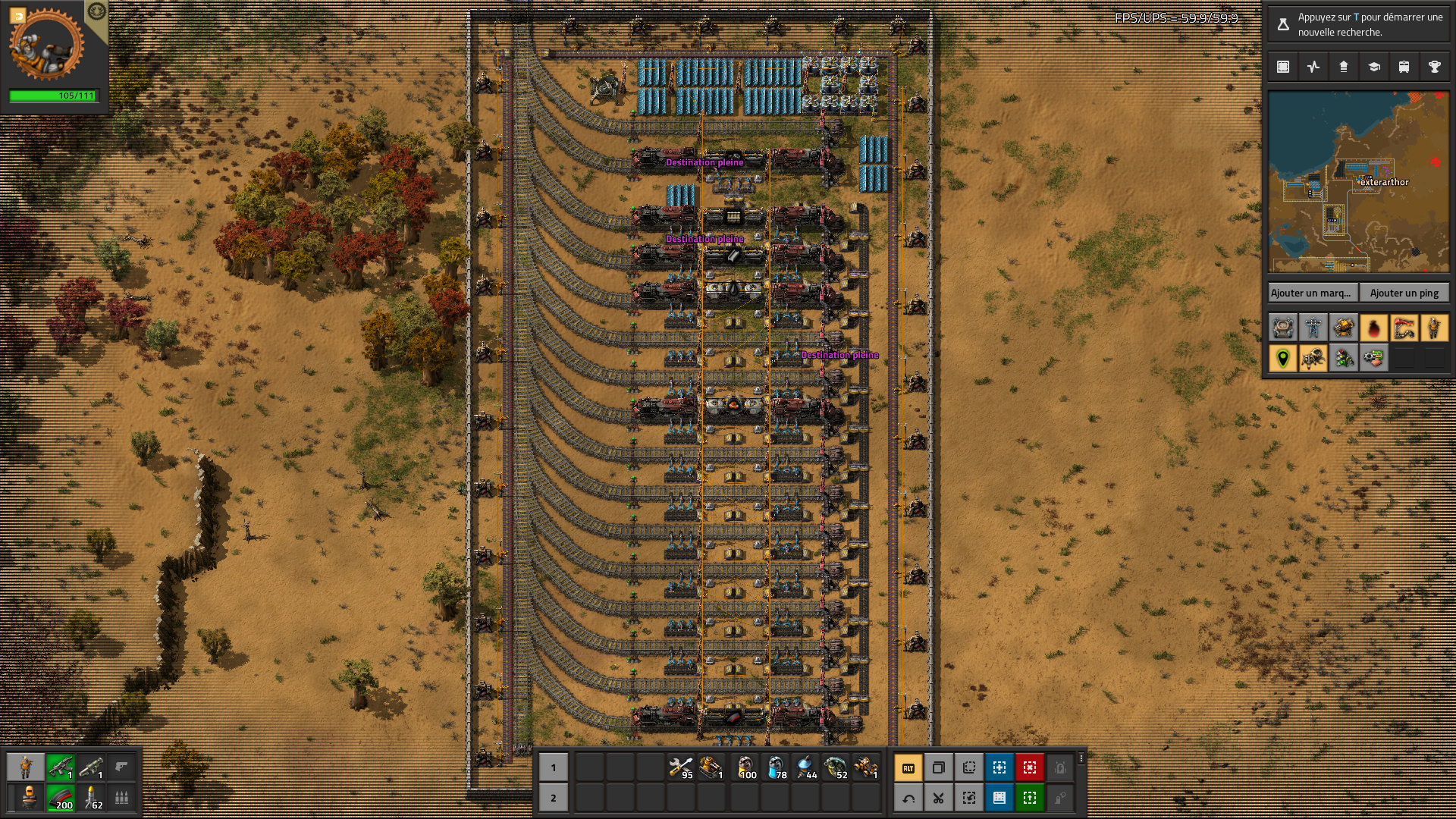
Task: Switch to hotbar row 2
Action: click(x=554, y=798)
